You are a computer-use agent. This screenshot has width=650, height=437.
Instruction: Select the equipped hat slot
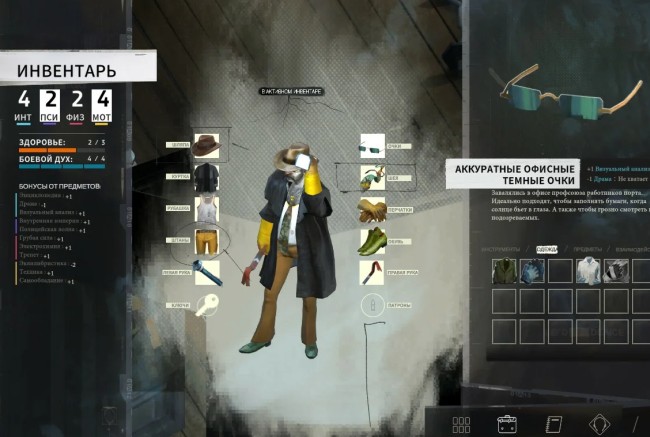pyautogui.click(x=207, y=144)
